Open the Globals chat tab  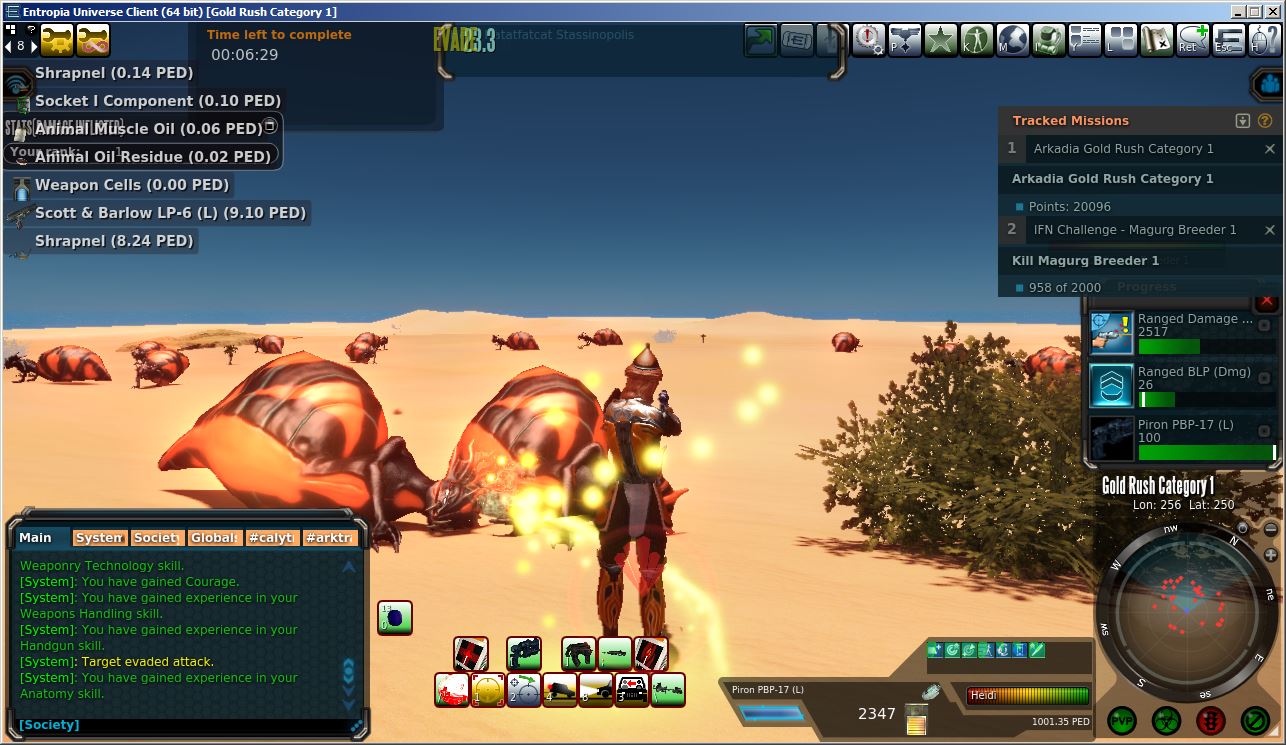[x=215, y=538]
